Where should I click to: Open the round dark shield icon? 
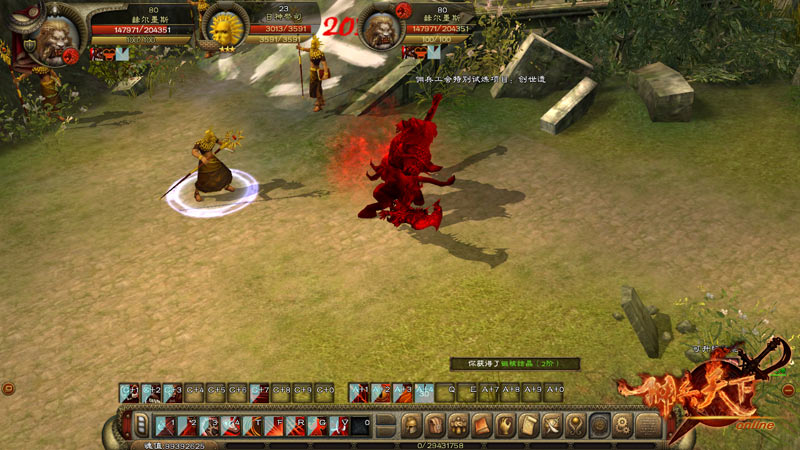pyautogui.click(x=600, y=426)
